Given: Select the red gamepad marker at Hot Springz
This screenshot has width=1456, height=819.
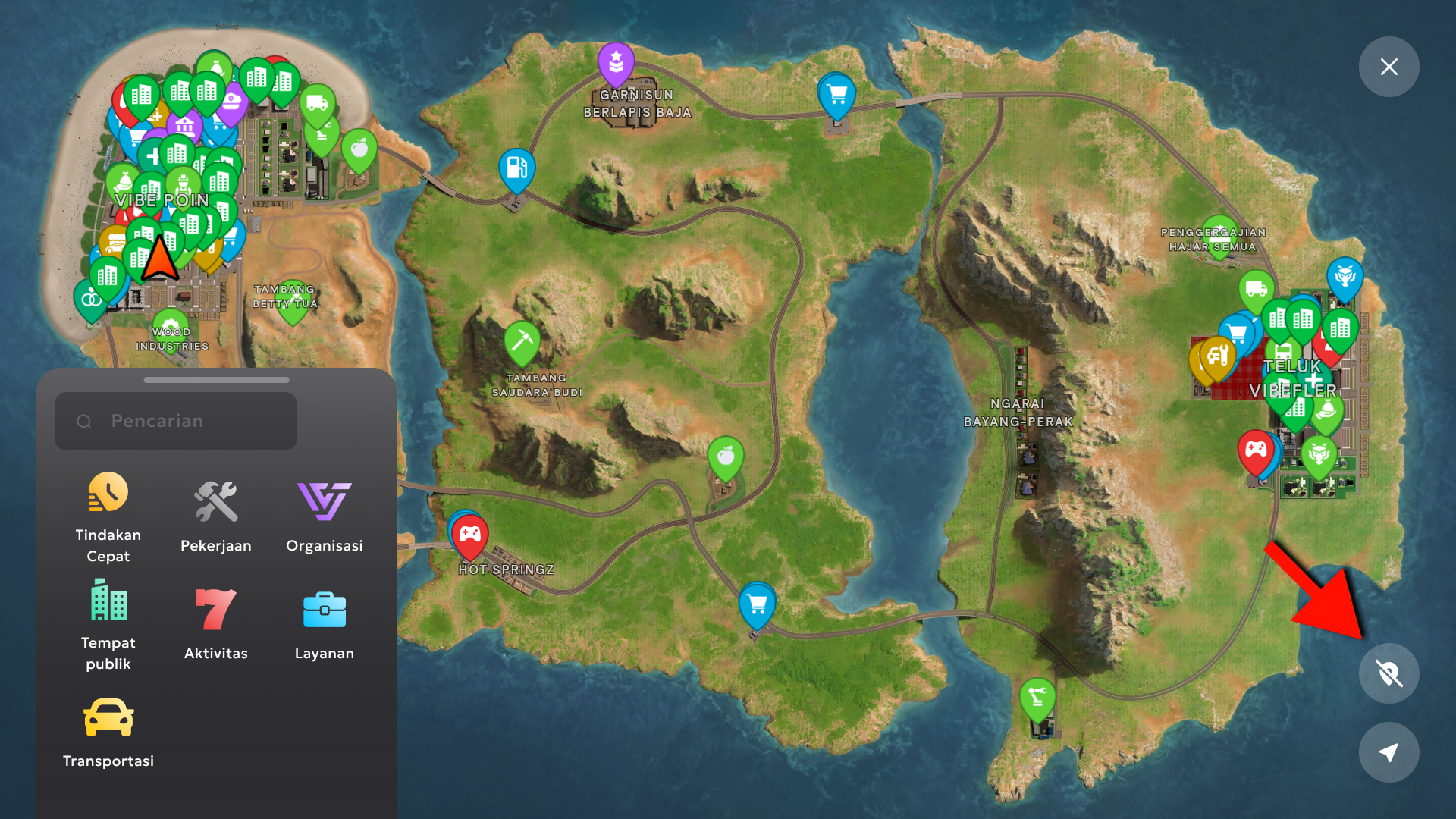Looking at the screenshot, I should [x=470, y=535].
